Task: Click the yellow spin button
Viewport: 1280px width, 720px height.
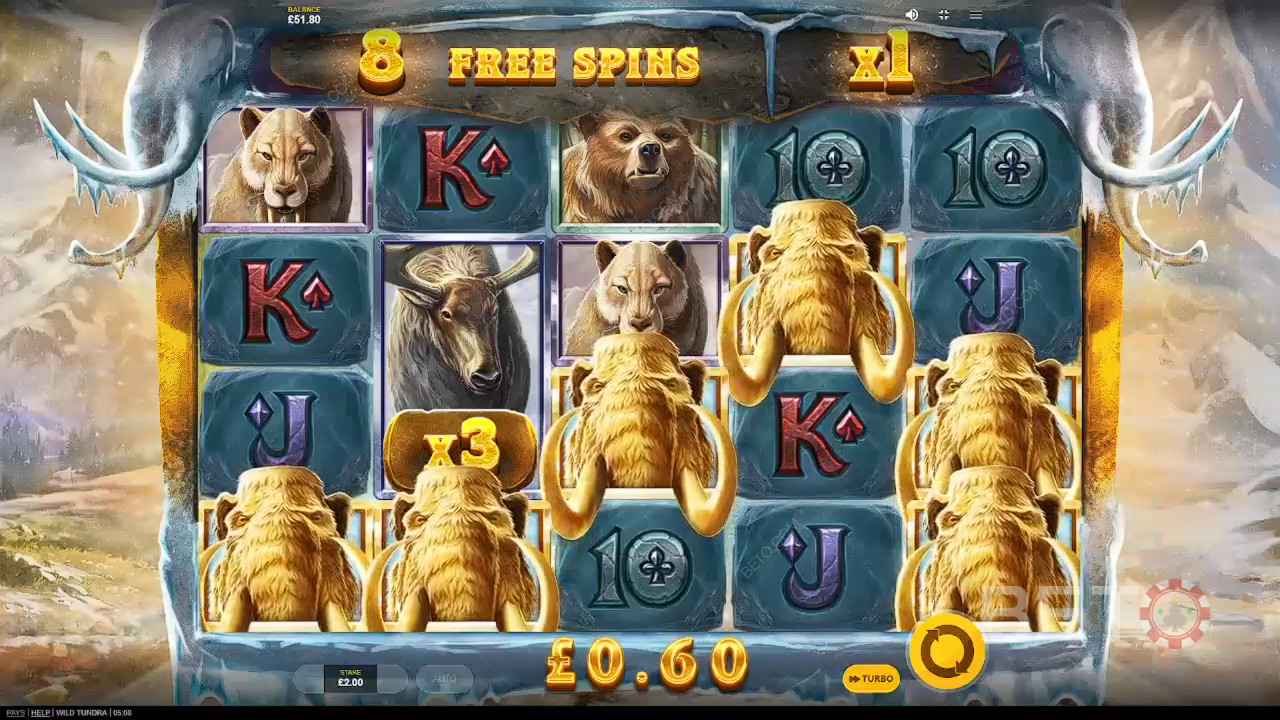Action: pyautogui.click(x=946, y=651)
